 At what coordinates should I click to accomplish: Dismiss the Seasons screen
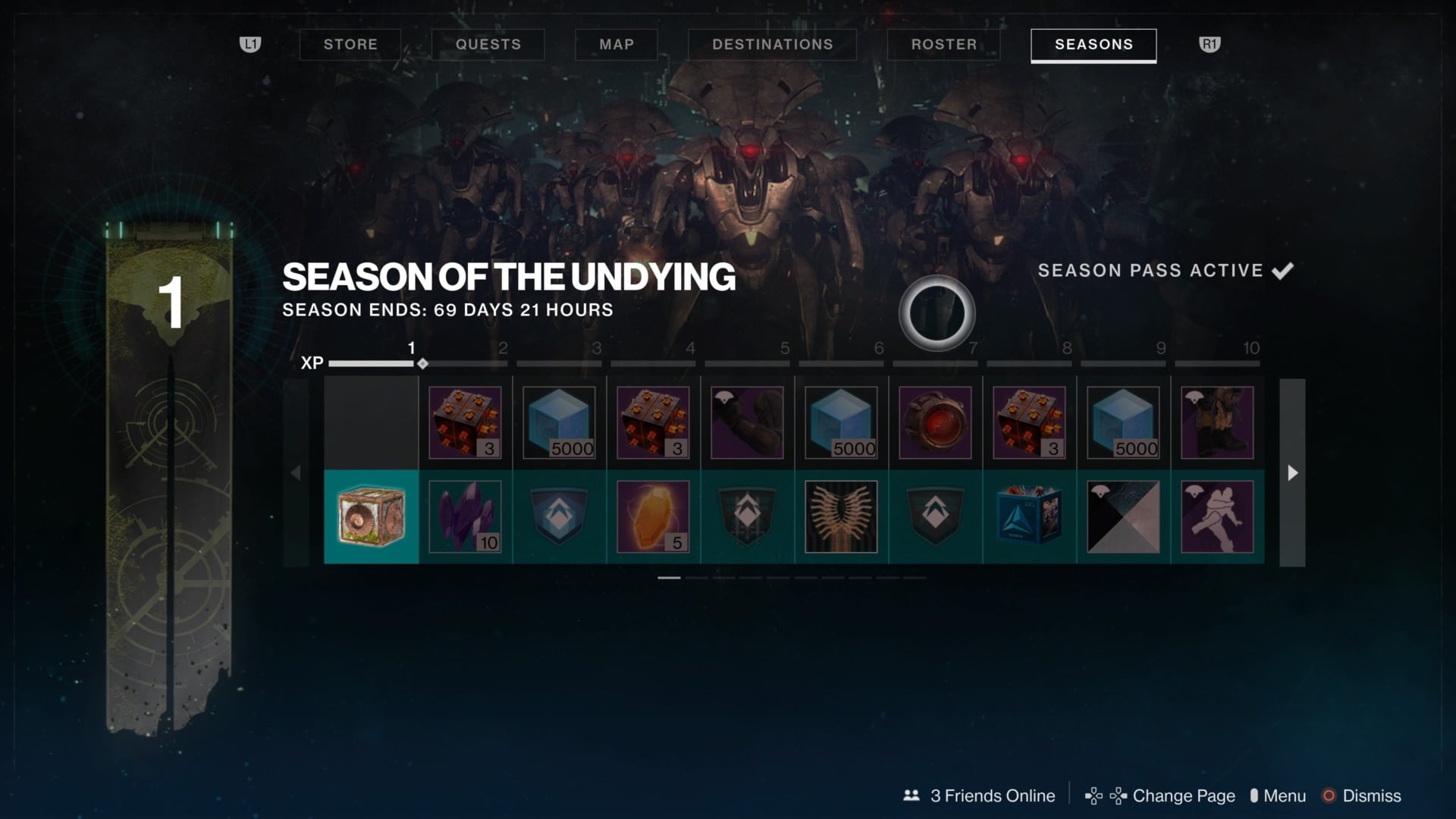[x=1371, y=795]
